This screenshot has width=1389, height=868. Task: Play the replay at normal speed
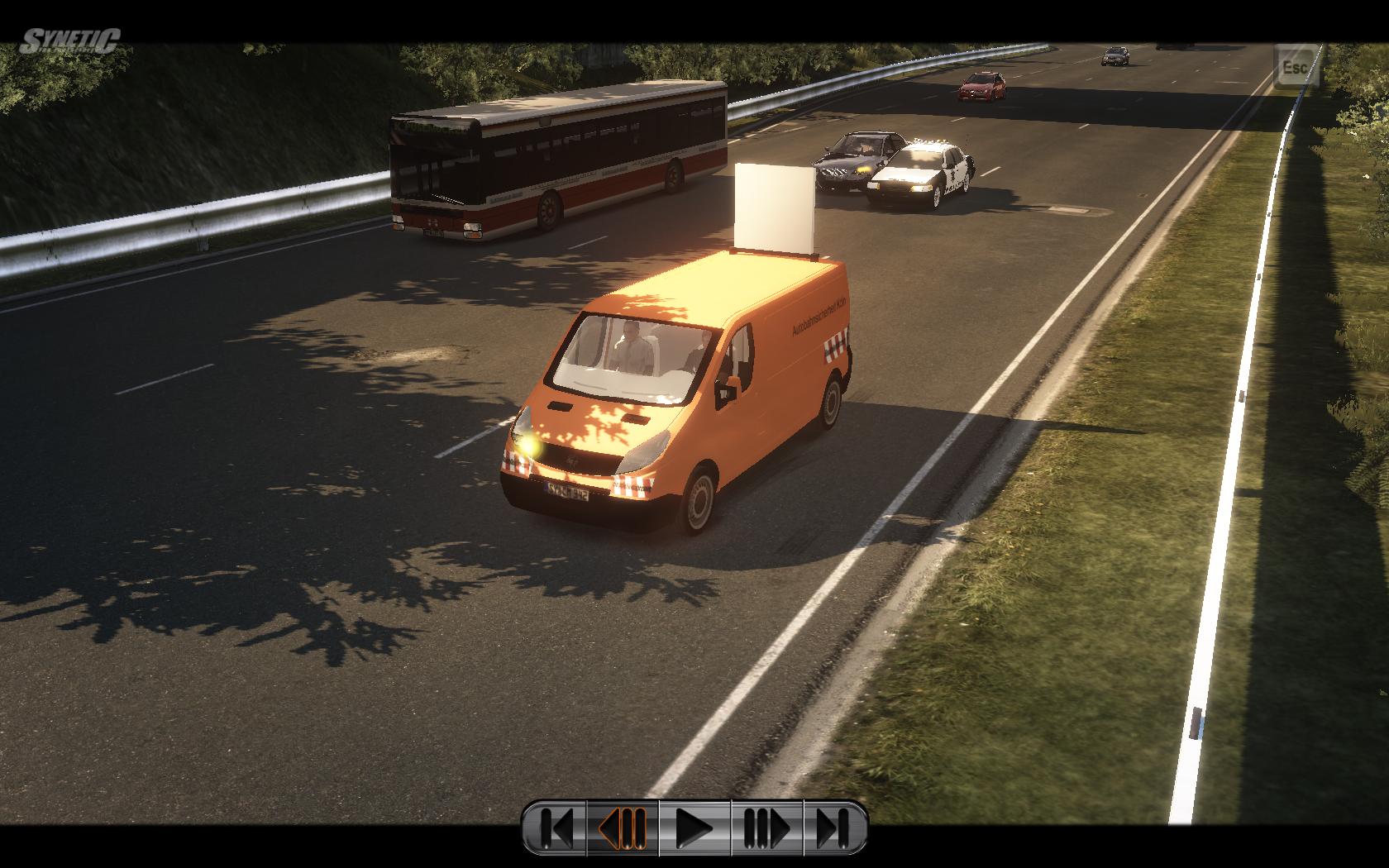pos(694,827)
